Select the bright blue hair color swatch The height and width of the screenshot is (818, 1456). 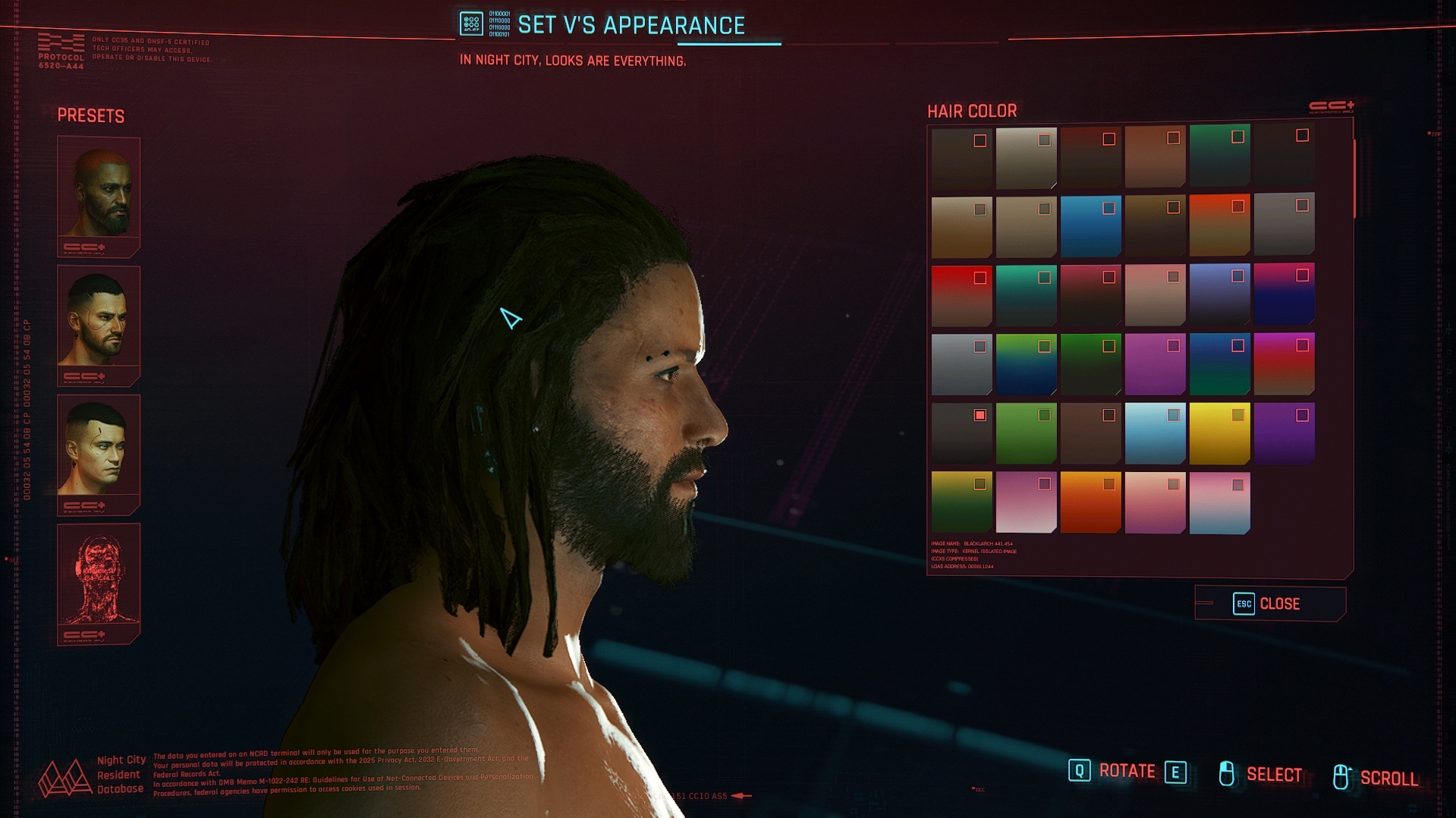pyautogui.click(x=1090, y=228)
